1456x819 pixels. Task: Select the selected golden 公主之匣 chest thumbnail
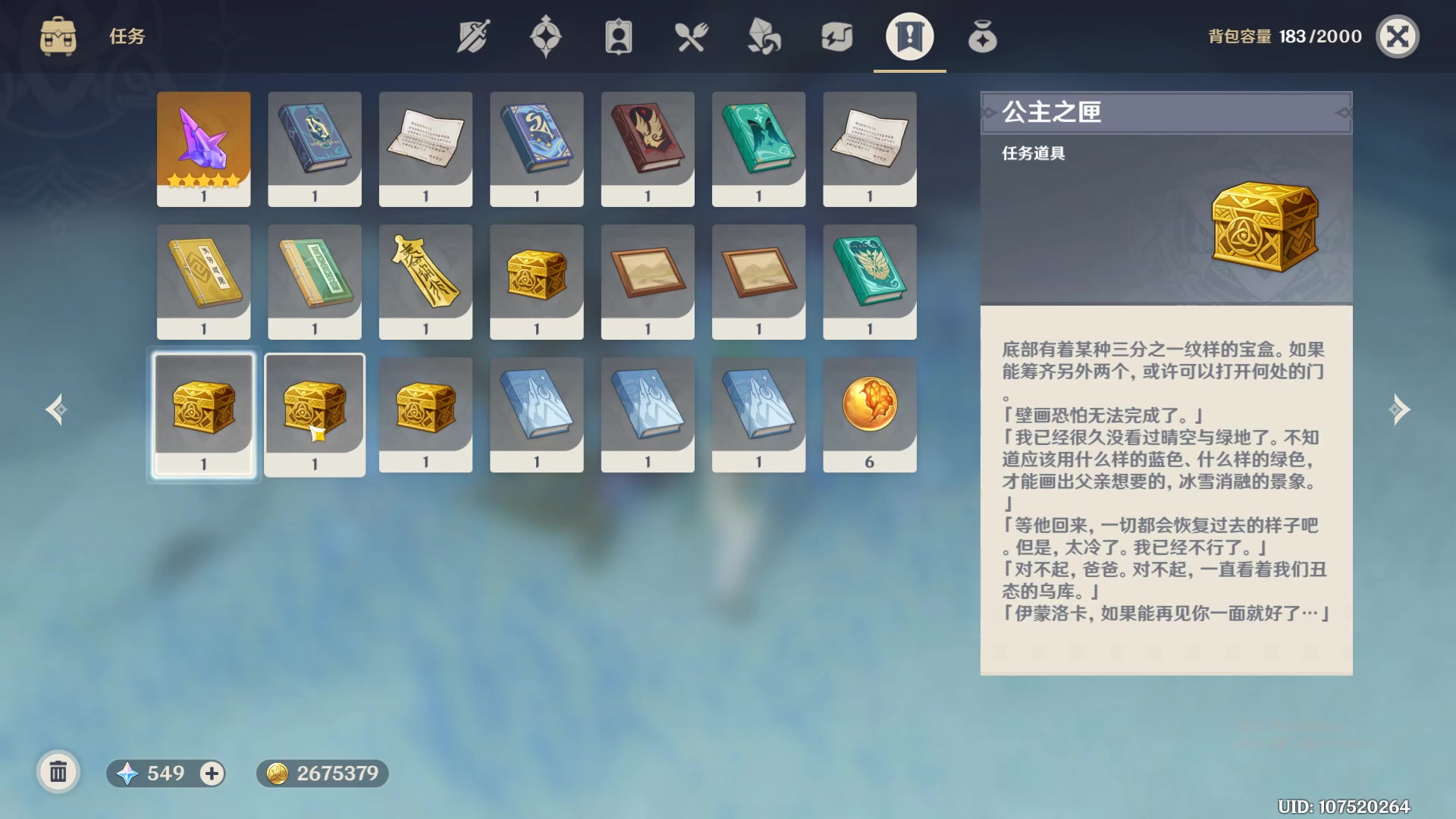click(203, 413)
